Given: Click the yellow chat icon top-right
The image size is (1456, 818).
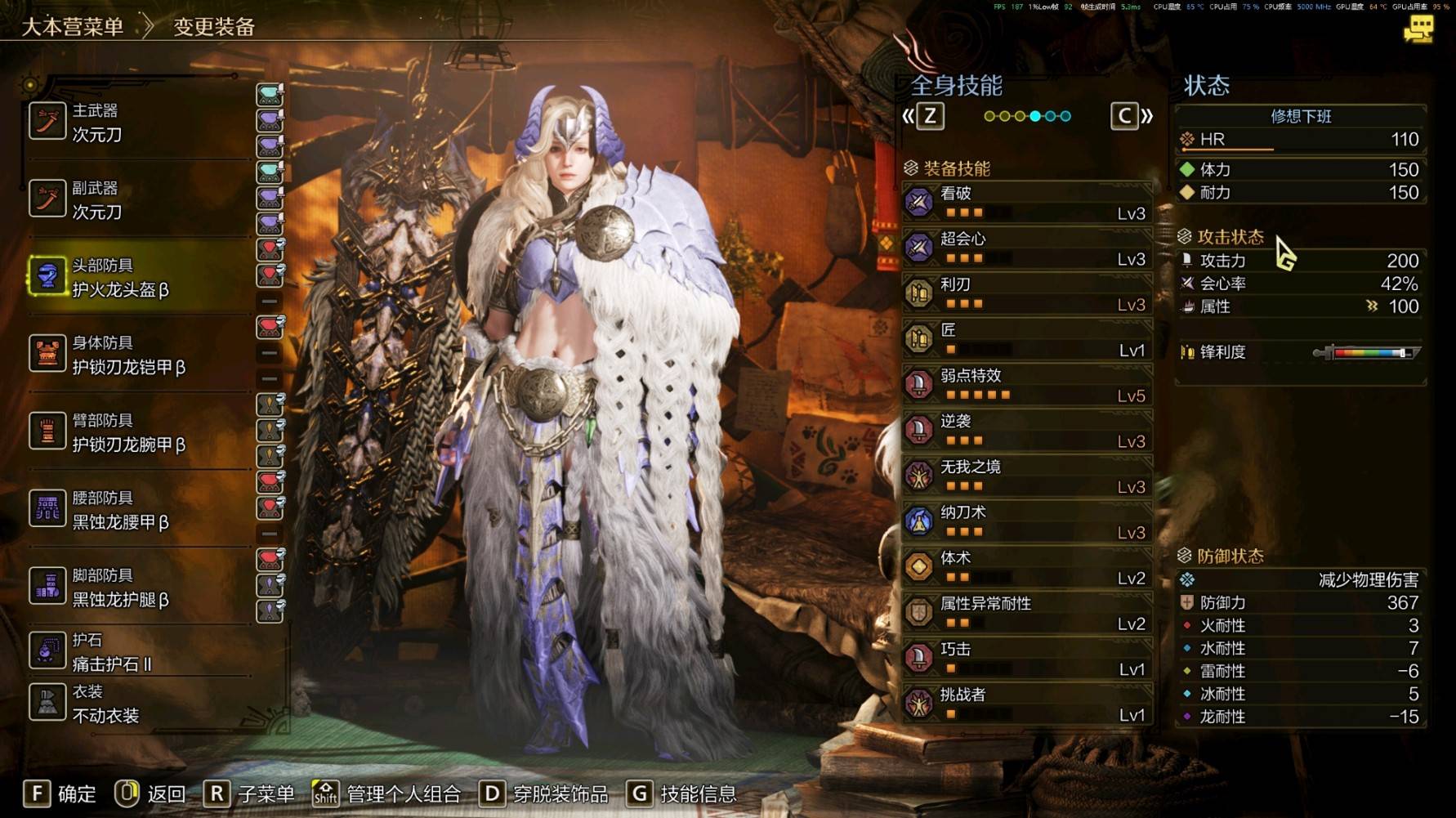Looking at the screenshot, I should point(1418,30).
